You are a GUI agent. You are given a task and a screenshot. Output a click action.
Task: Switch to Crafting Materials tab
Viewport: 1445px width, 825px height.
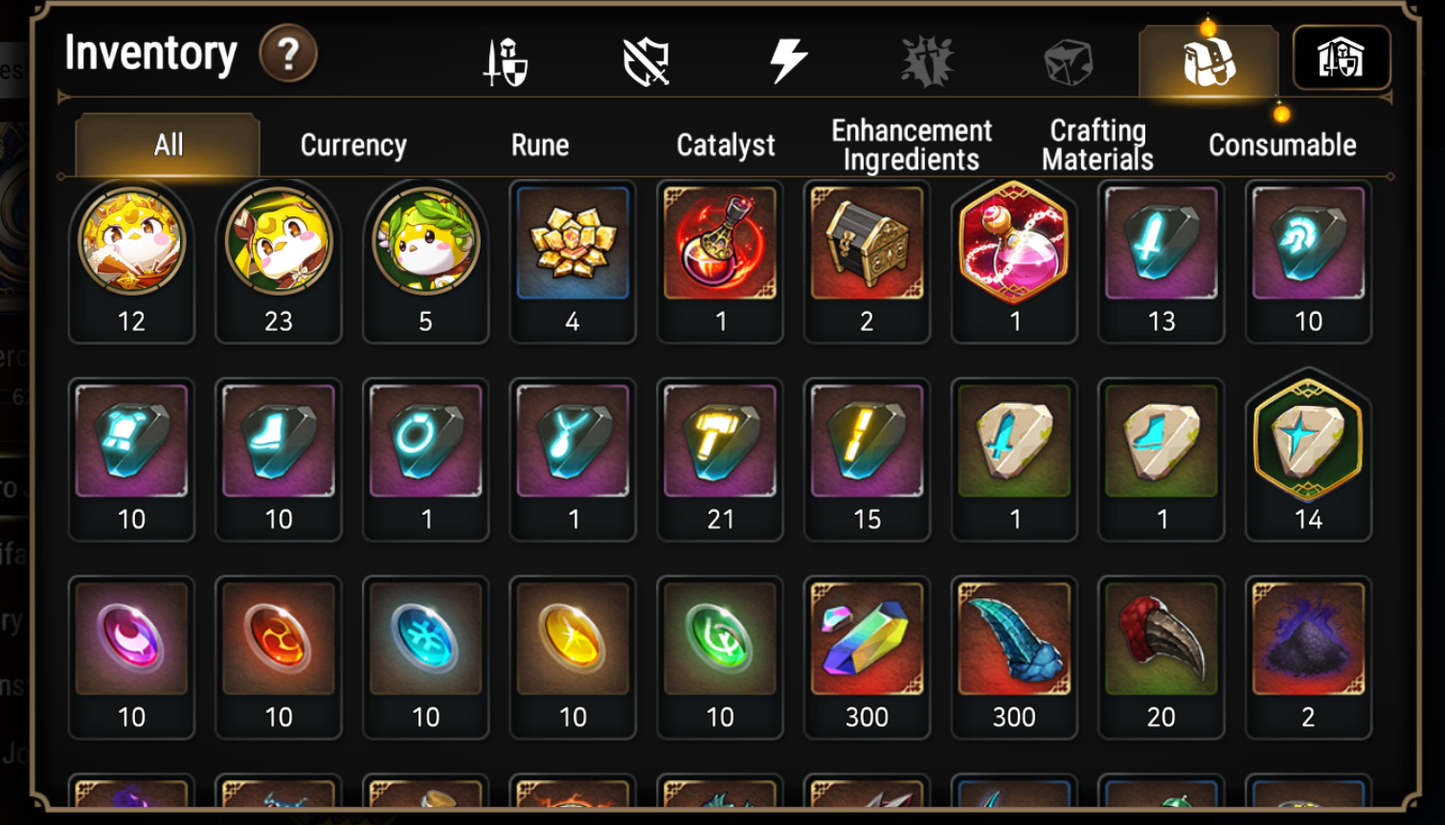(1098, 145)
